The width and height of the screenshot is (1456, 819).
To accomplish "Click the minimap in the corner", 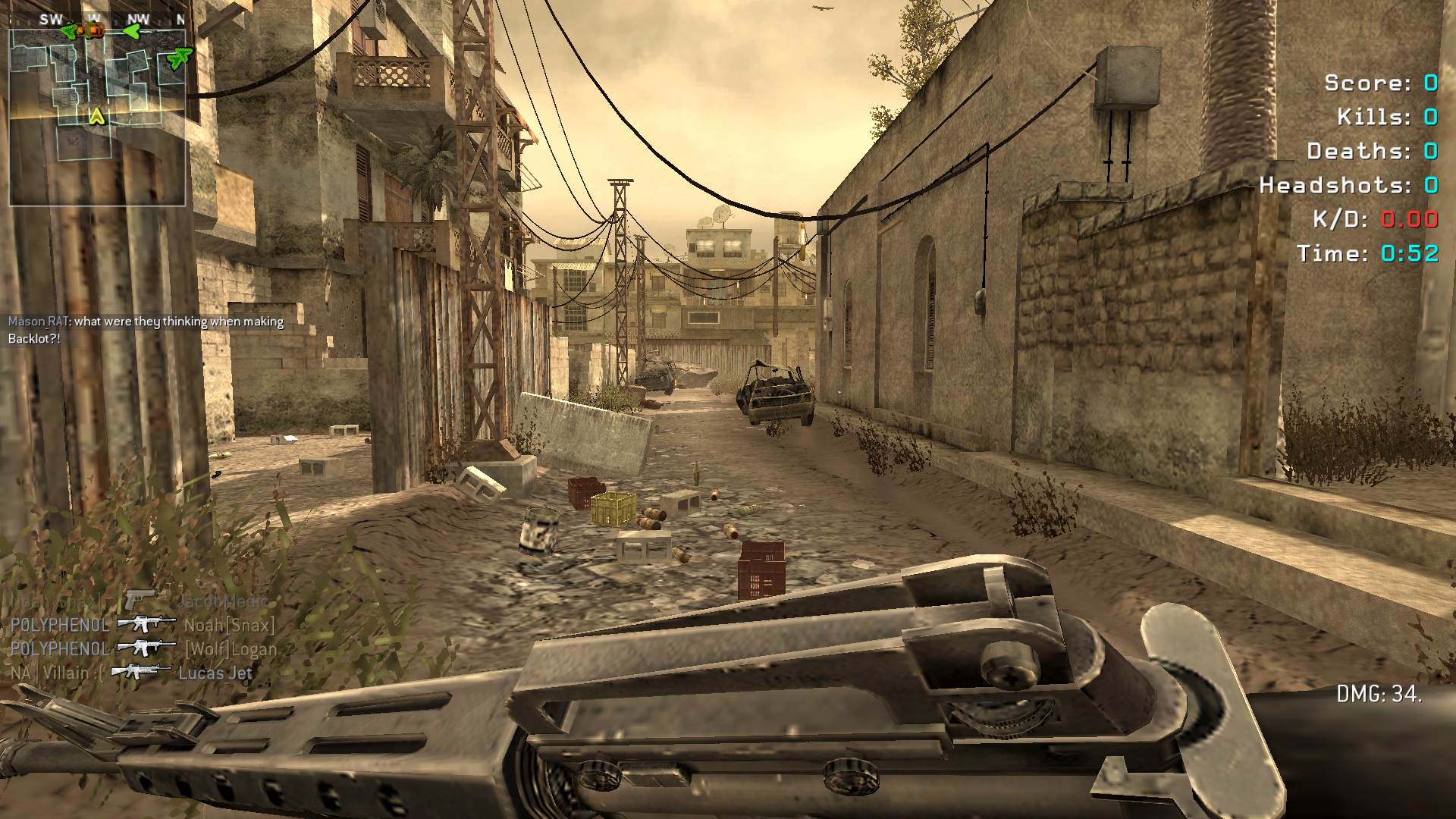I will click(97, 116).
